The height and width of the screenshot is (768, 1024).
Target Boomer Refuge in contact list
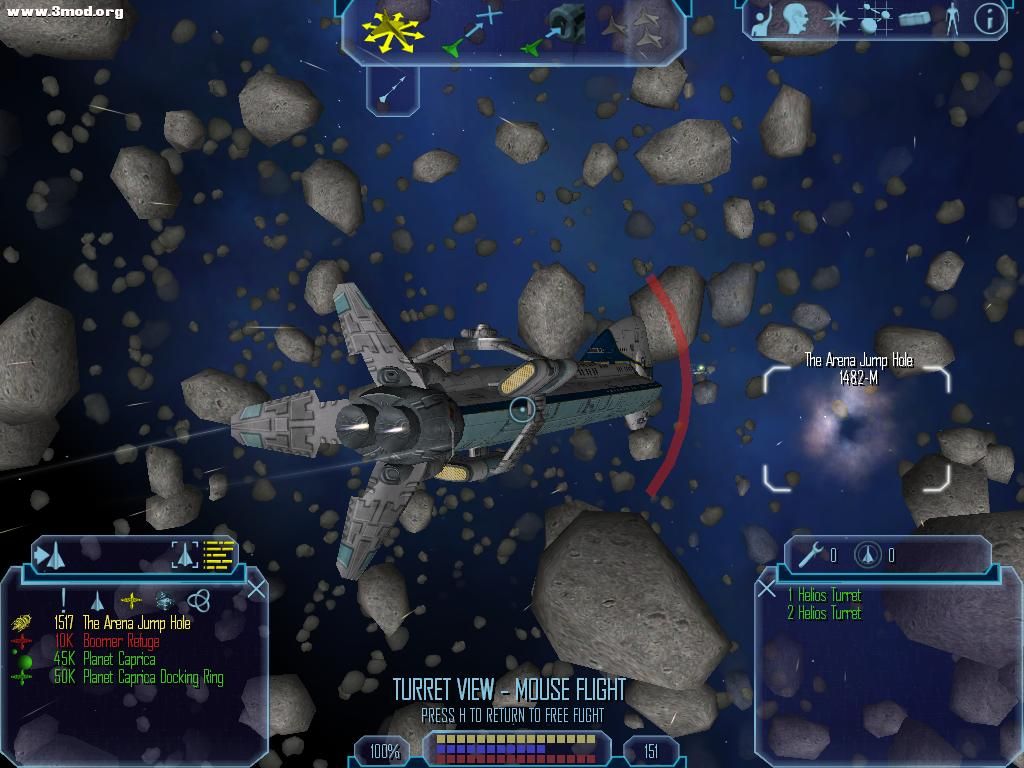pyautogui.click(x=120, y=641)
